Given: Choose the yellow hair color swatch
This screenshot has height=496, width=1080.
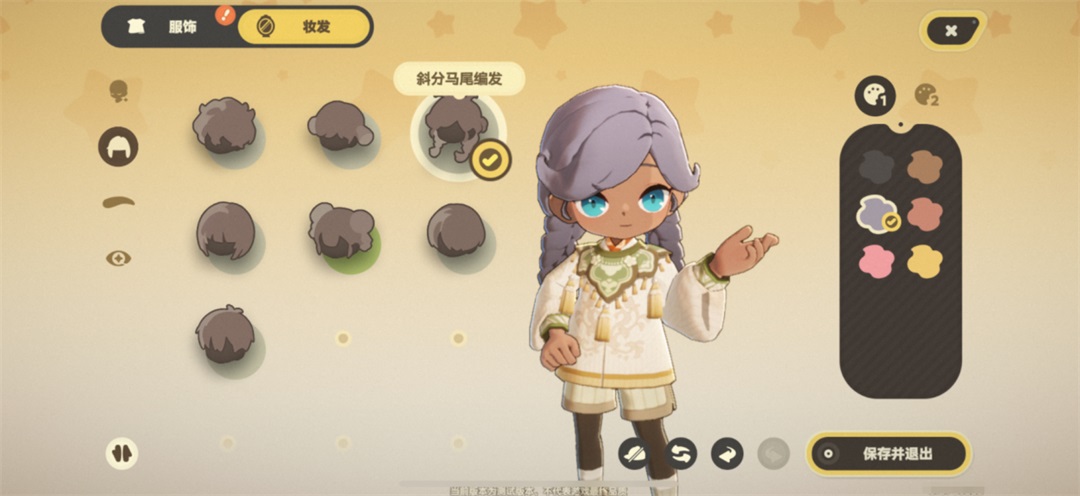Looking at the screenshot, I should [x=925, y=262].
